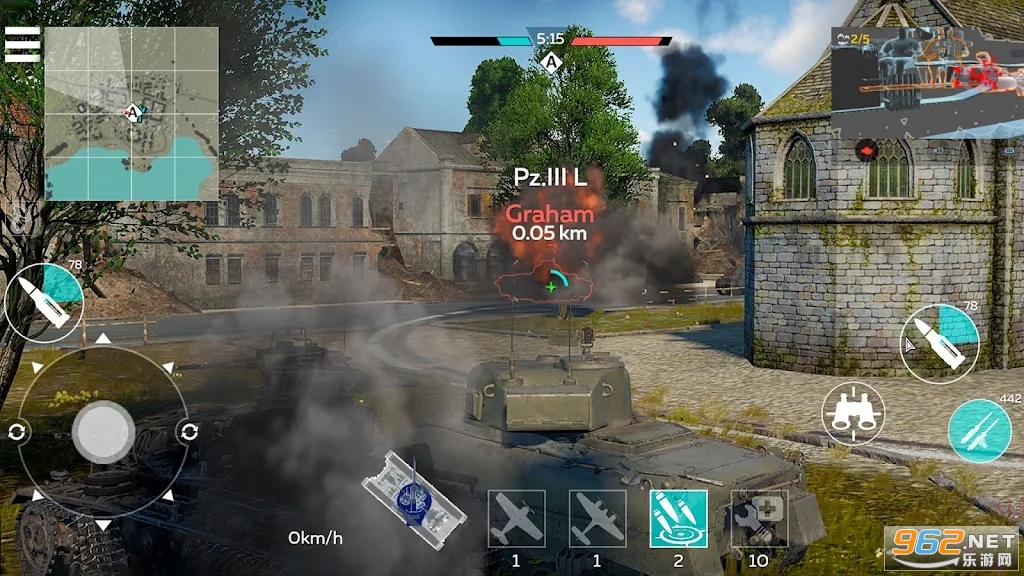Open the tactical minimap
This screenshot has height=576, width=1024.
131,114
